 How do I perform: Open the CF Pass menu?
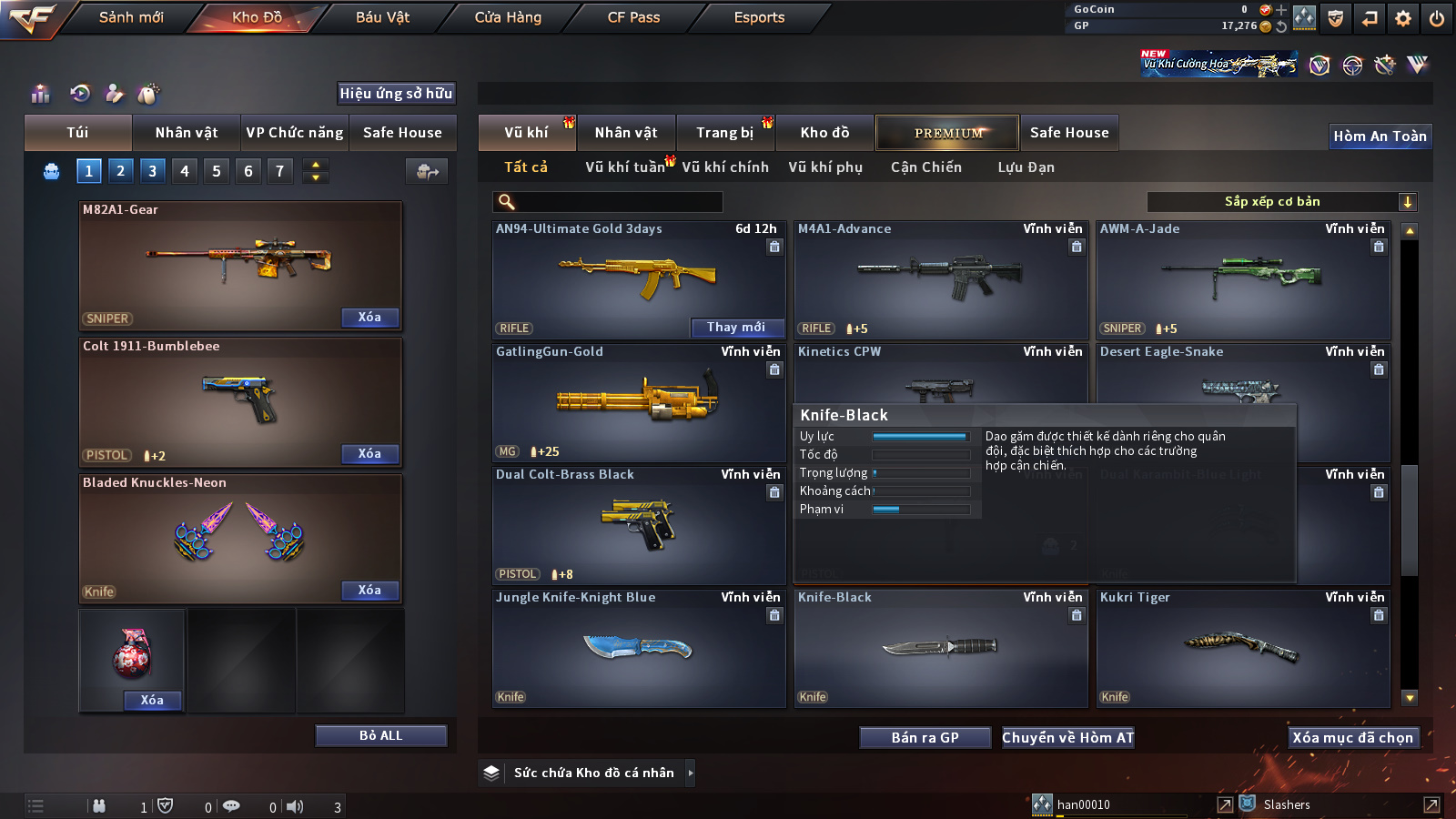tap(633, 17)
